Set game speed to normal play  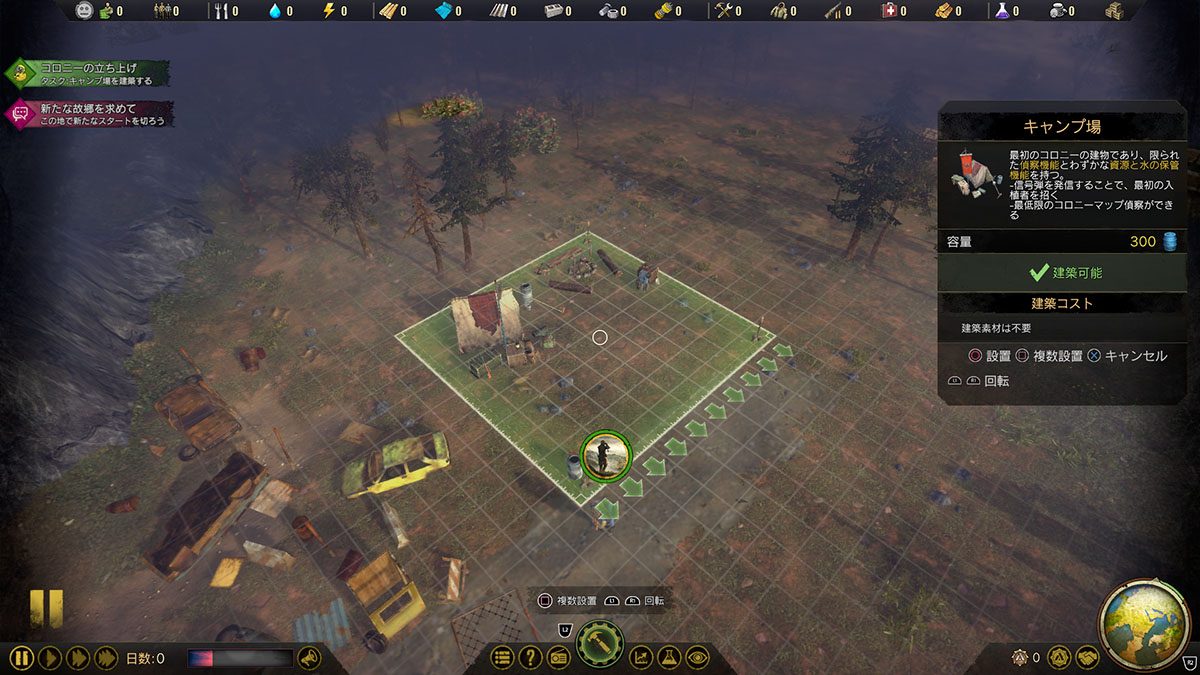coord(51,658)
